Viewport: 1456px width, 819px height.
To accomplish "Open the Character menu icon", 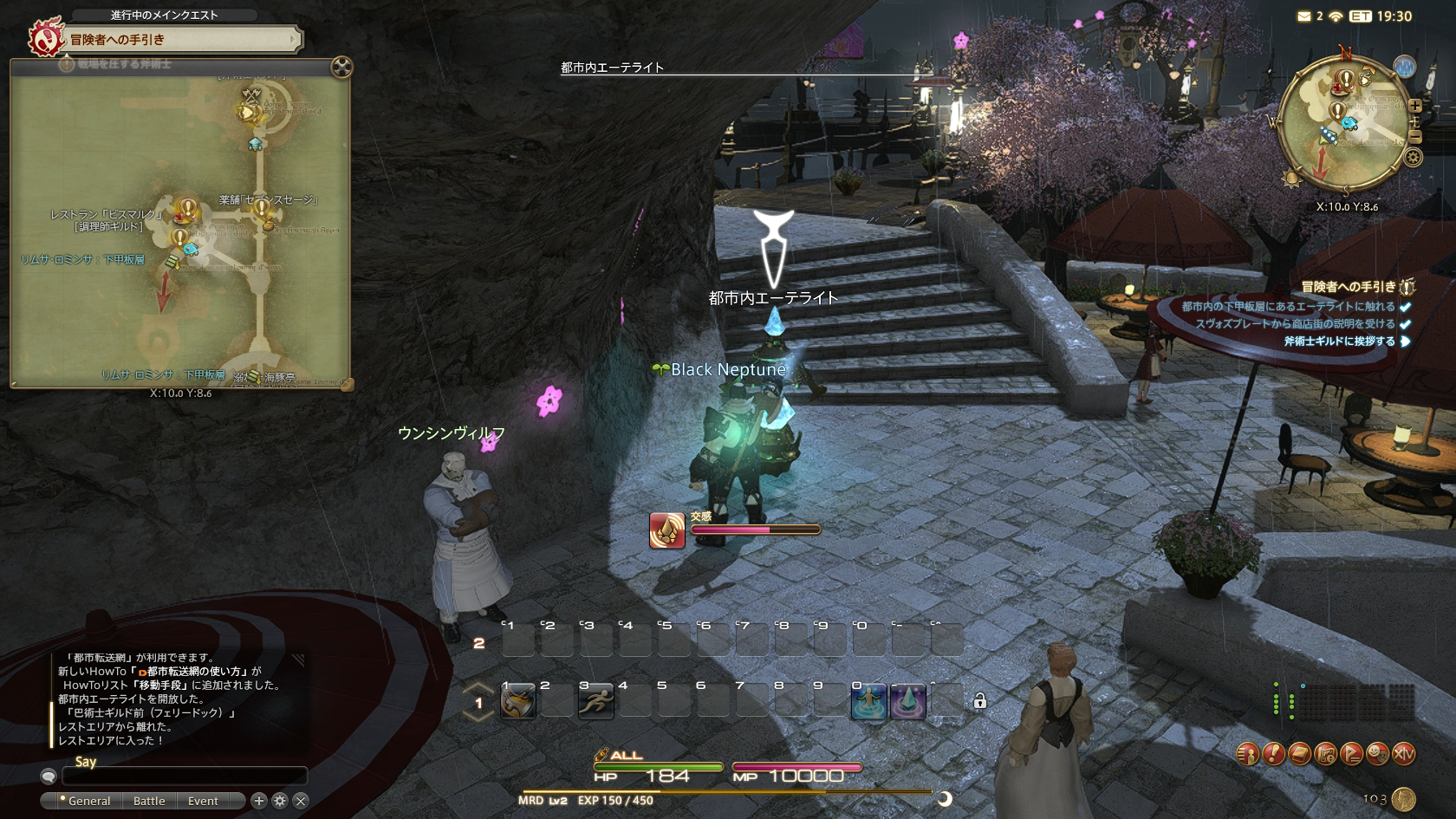I will point(1247,754).
